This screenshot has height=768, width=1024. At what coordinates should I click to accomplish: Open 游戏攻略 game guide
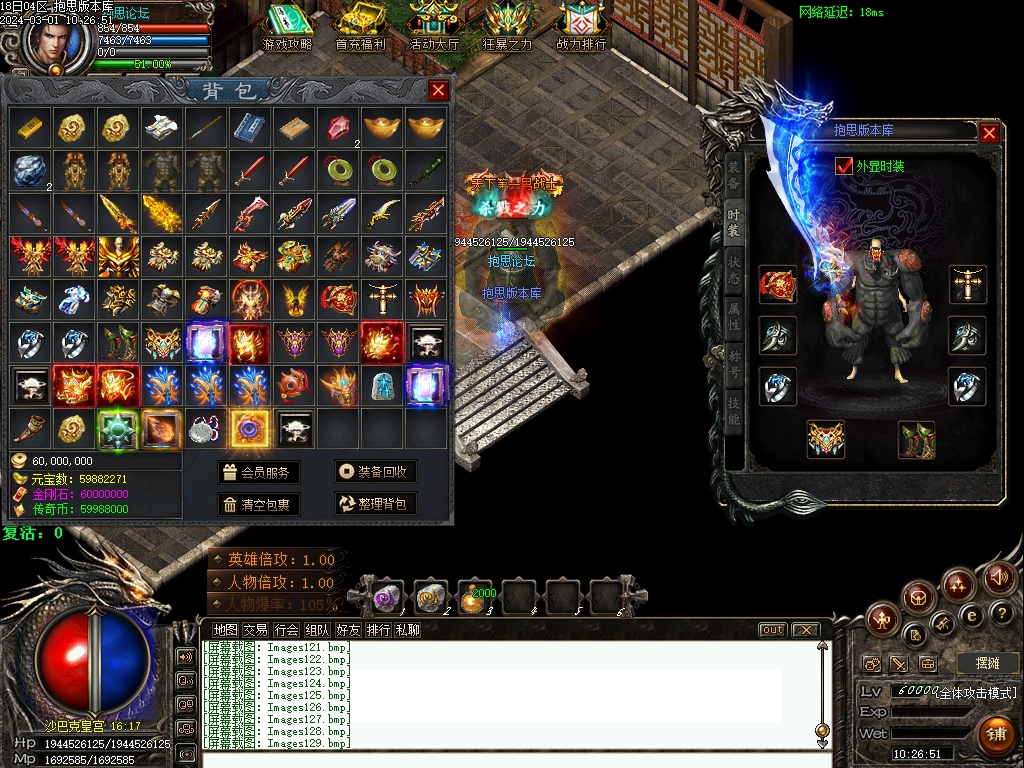click(x=287, y=27)
